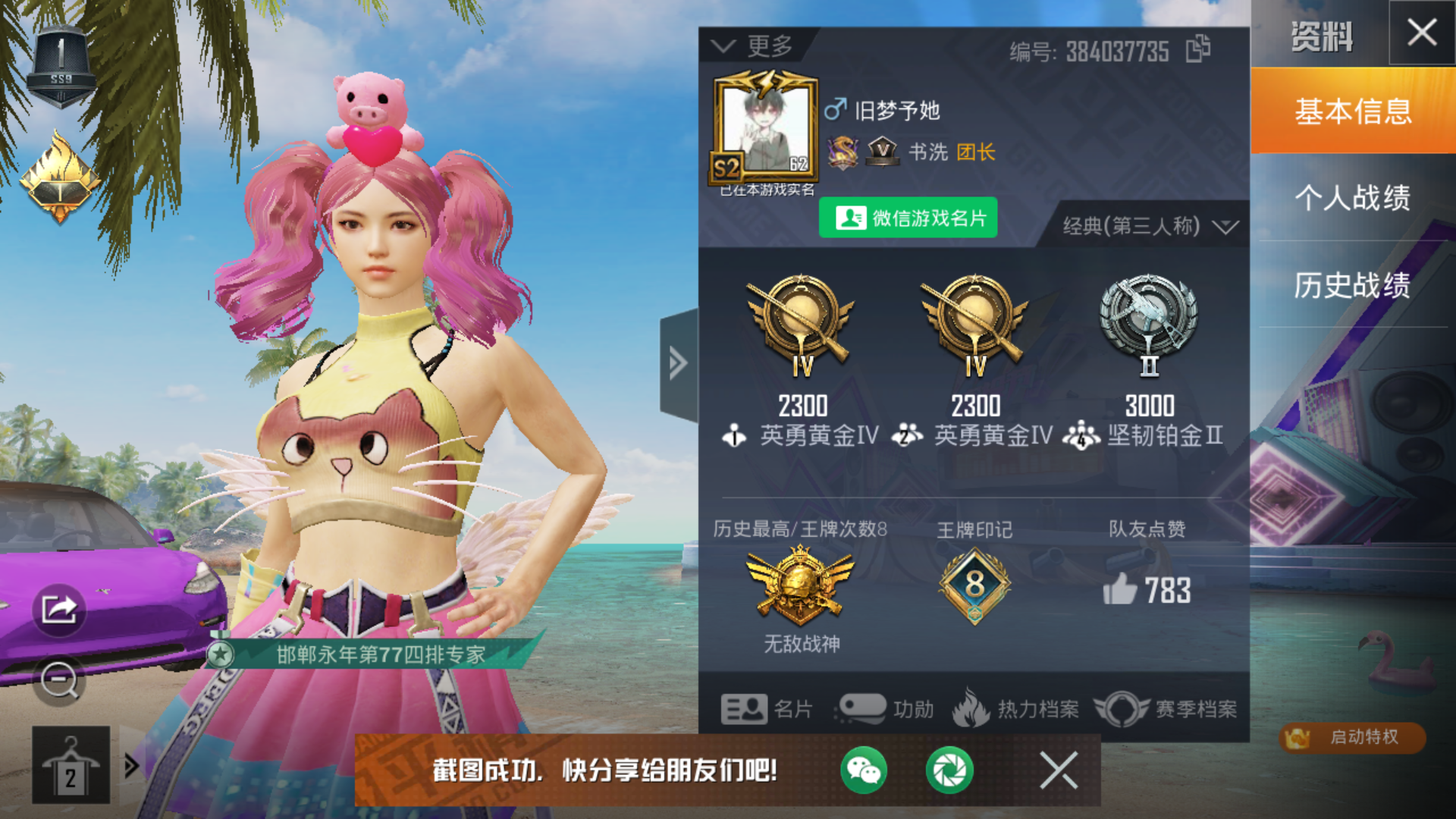Share screenshot to WeChat friends
The height and width of the screenshot is (819, 1456).
click(863, 770)
